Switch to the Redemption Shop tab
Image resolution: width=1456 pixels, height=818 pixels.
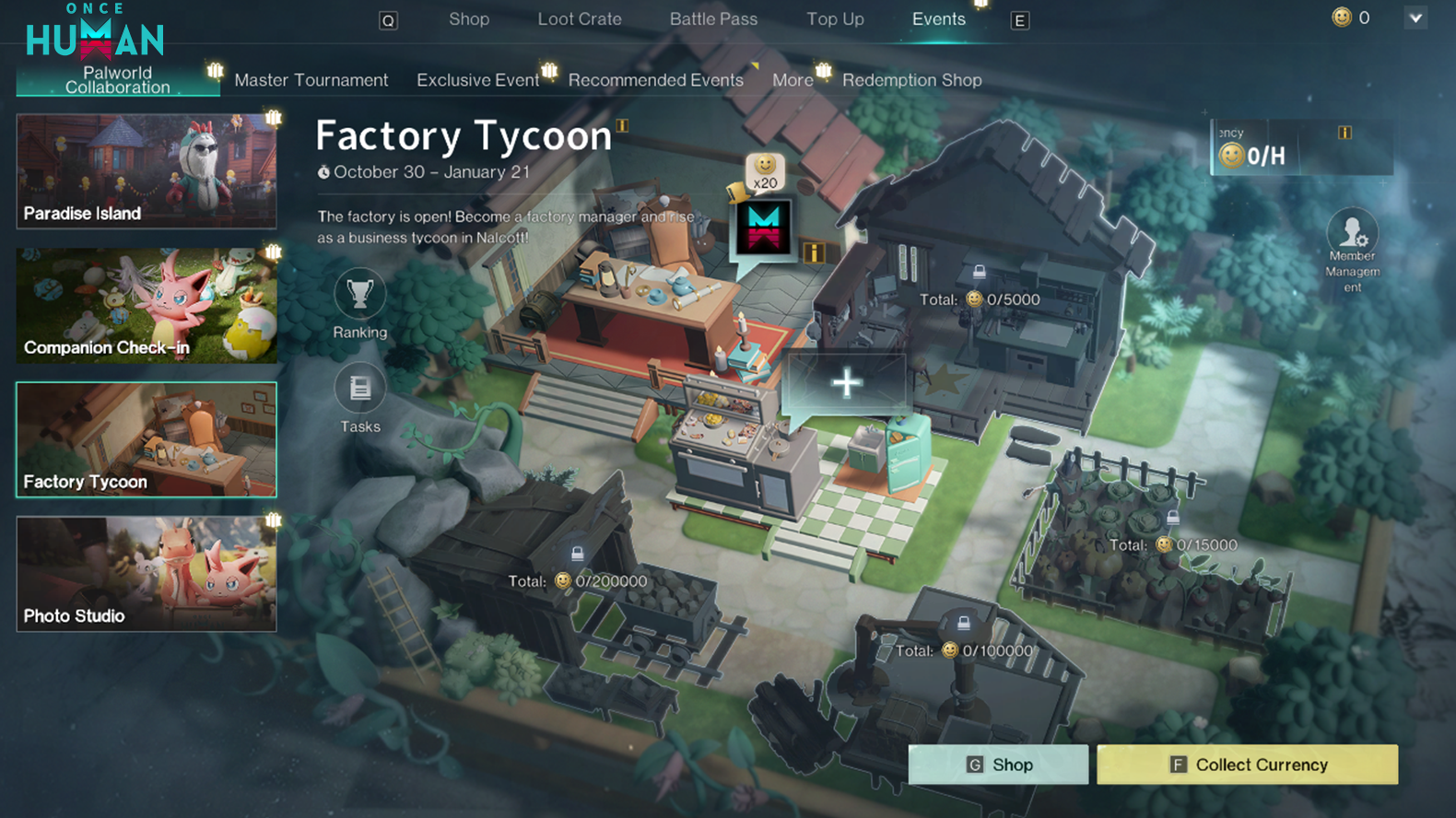(x=911, y=80)
